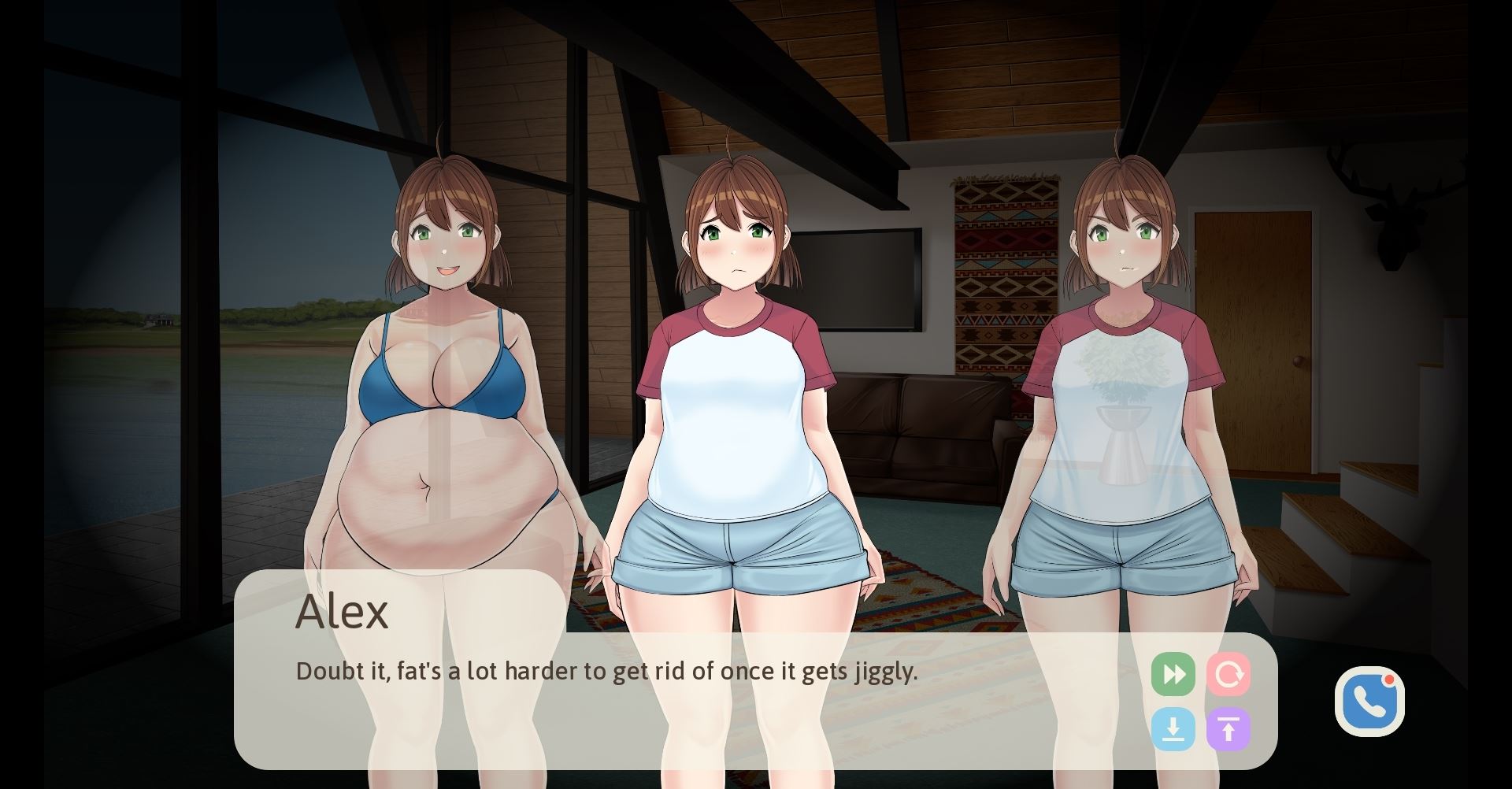Click the green fast-forward skip button

point(1173,674)
